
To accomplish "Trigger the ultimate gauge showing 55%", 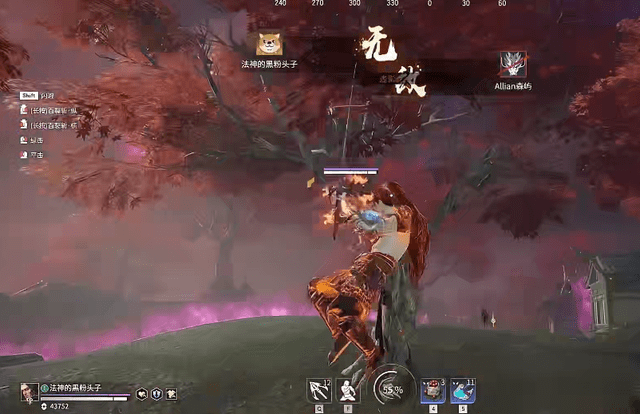I will coord(391,389).
